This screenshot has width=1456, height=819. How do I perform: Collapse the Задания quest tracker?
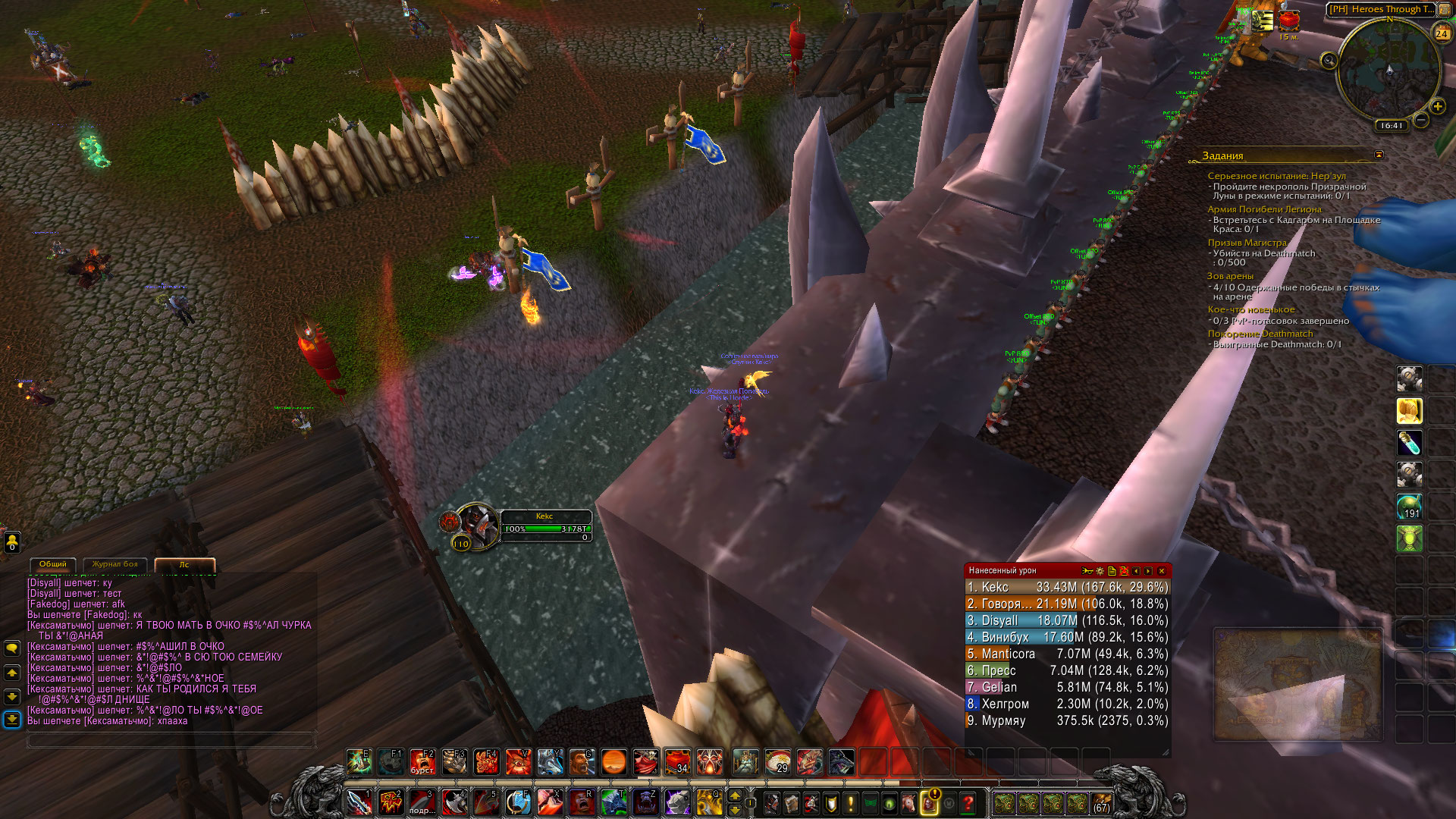point(1379,155)
